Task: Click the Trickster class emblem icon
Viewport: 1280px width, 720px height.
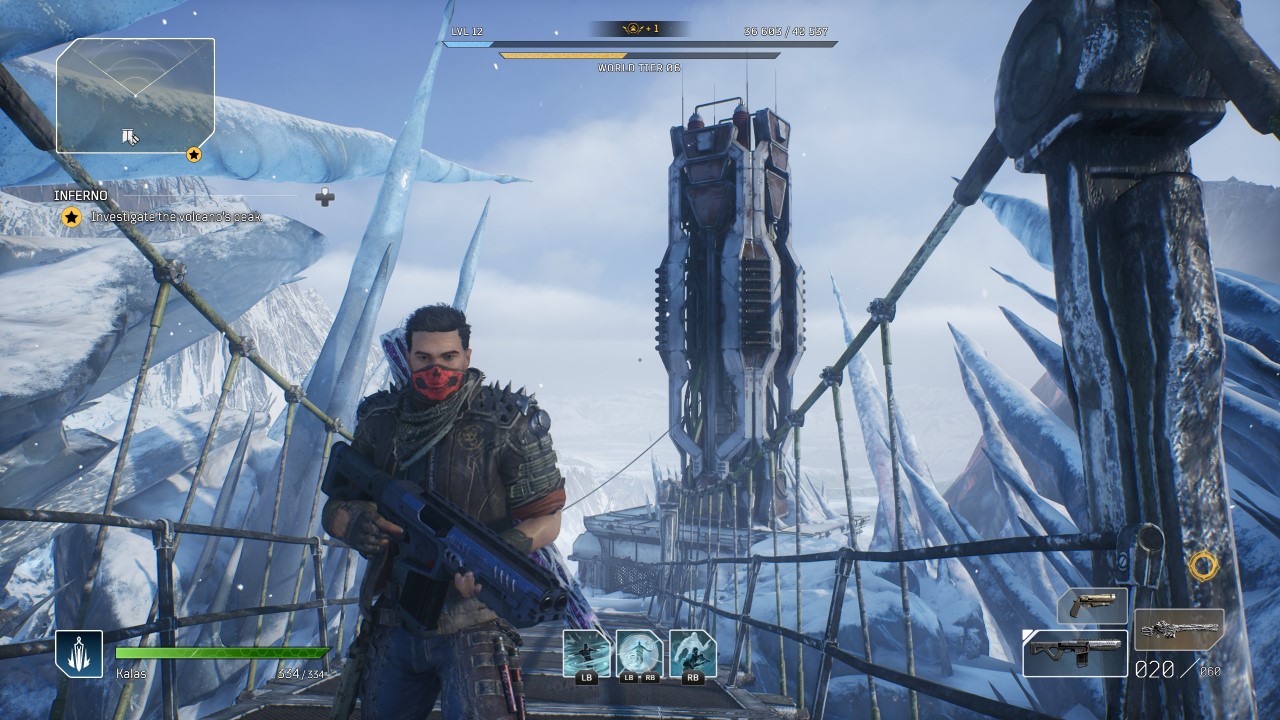Action: (79, 654)
